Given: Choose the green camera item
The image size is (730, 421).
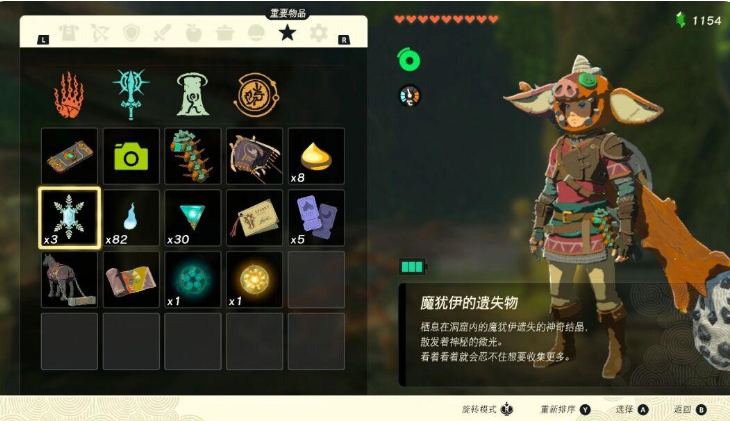Looking at the screenshot, I should coord(131,156).
